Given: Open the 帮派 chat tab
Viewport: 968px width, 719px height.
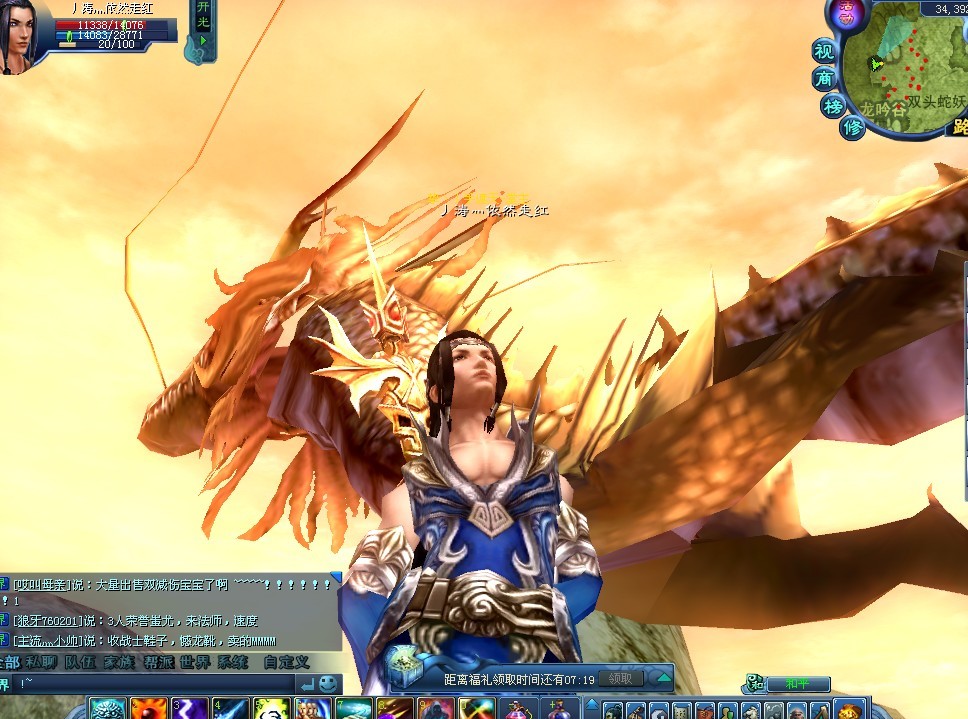Looking at the screenshot, I should (157, 662).
